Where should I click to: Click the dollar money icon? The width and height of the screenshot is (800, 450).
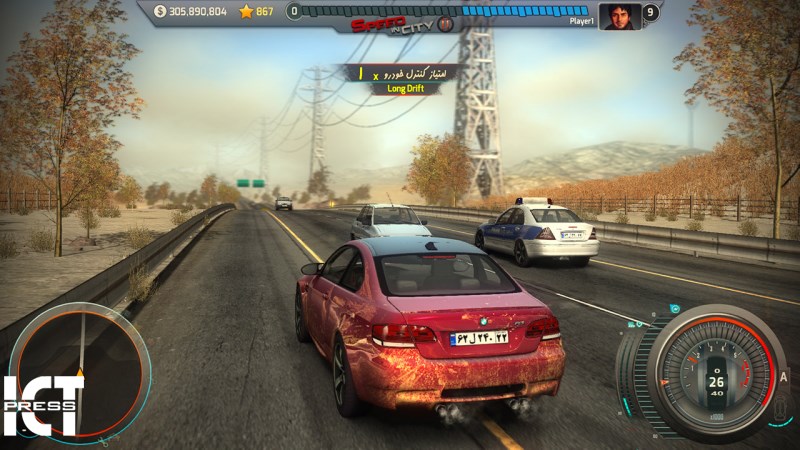click(x=161, y=12)
